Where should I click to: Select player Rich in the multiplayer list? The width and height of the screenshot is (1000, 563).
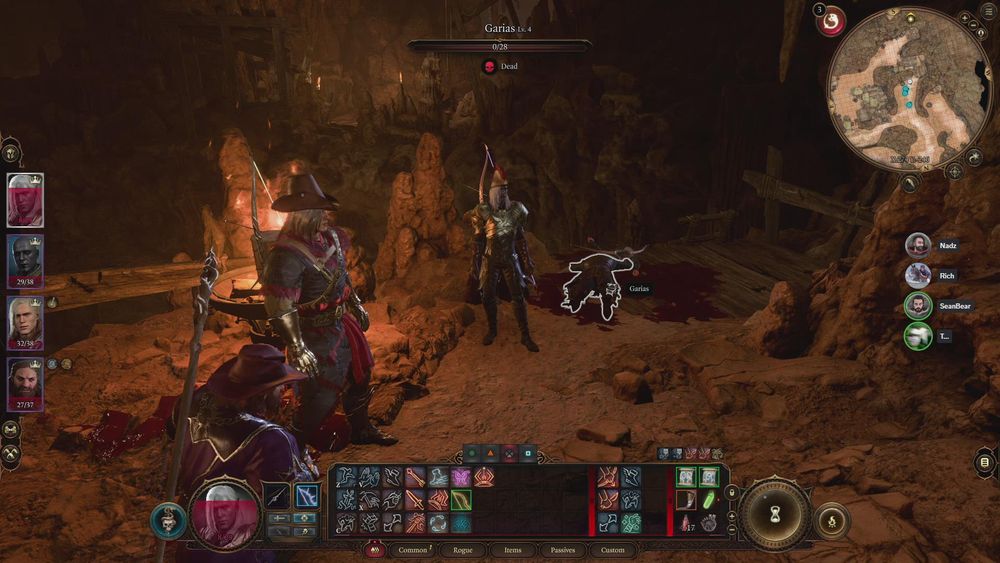(918, 275)
